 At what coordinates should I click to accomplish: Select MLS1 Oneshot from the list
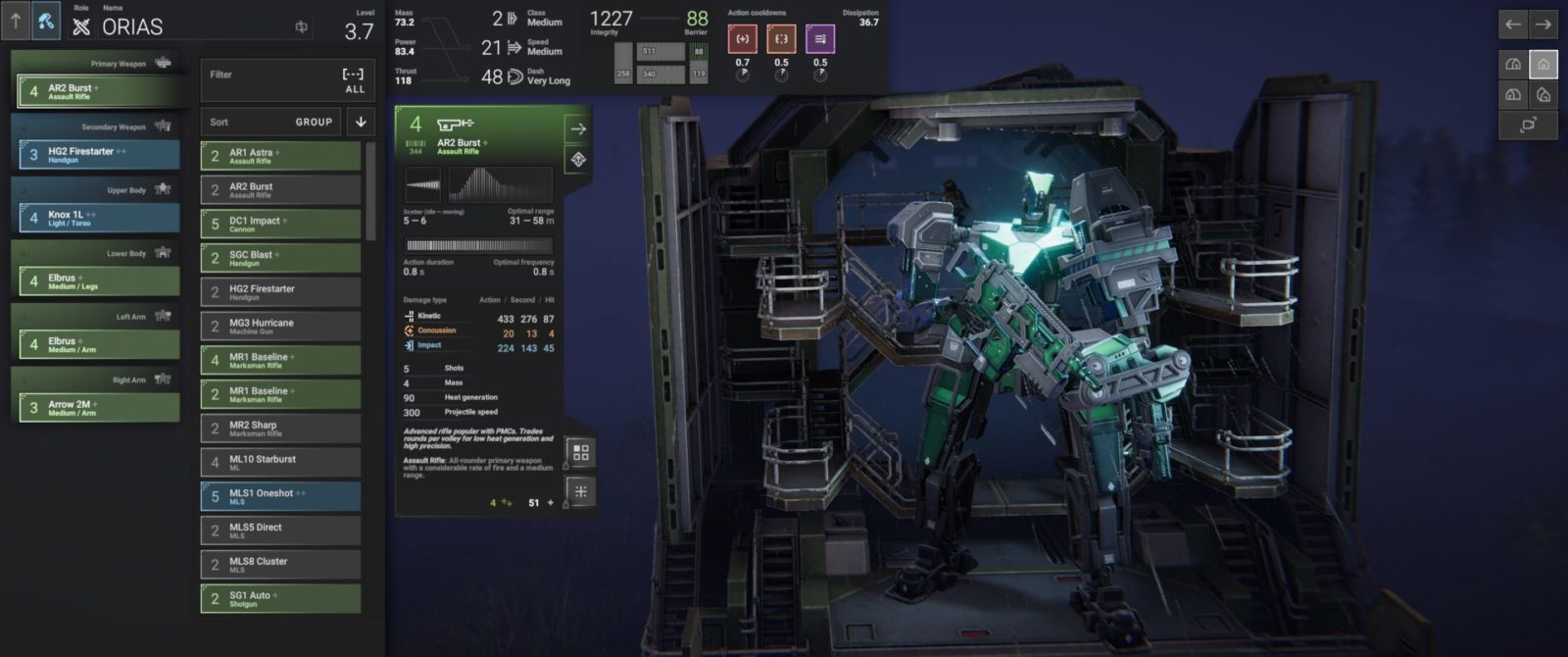pos(281,496)
